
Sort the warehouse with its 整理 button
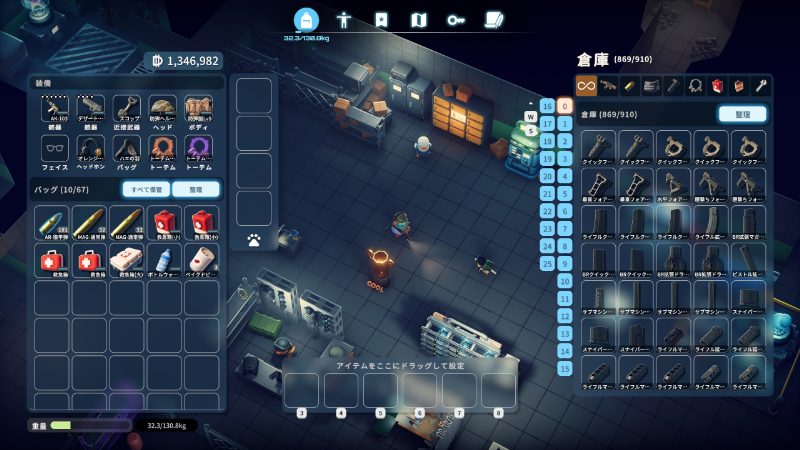742,114
